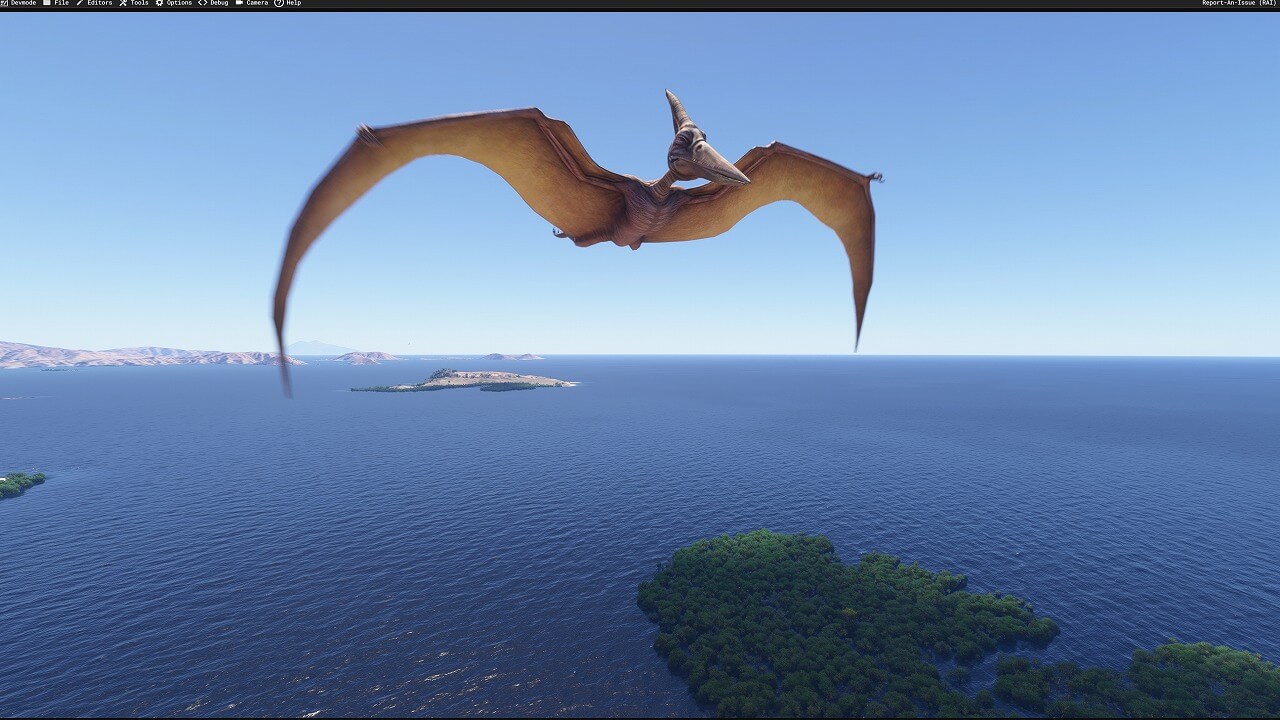Open the Debug menu
This screenshot has height=720, width=1280.
[x=215, y=3]
